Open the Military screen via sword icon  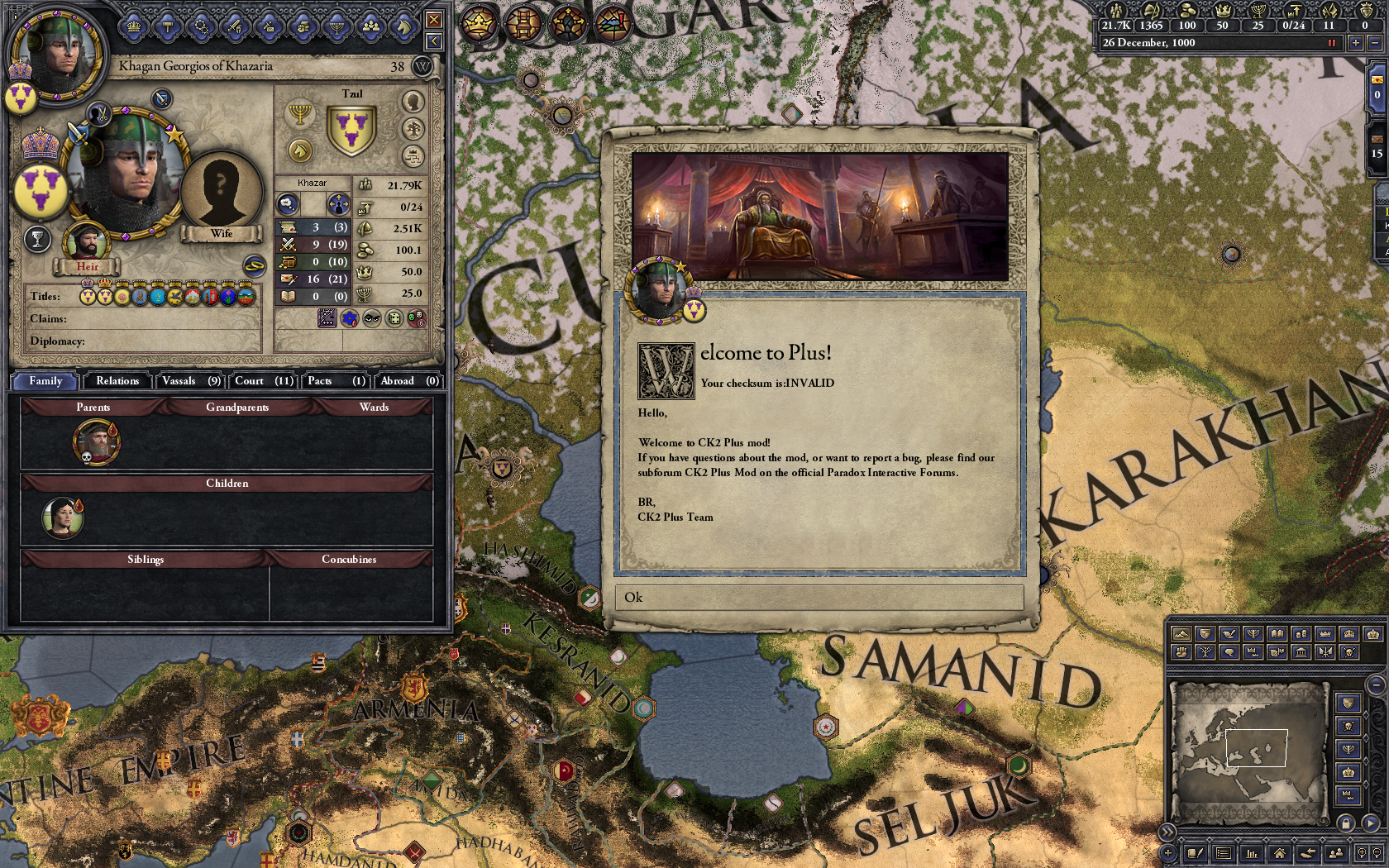click(x=236, y=25)
